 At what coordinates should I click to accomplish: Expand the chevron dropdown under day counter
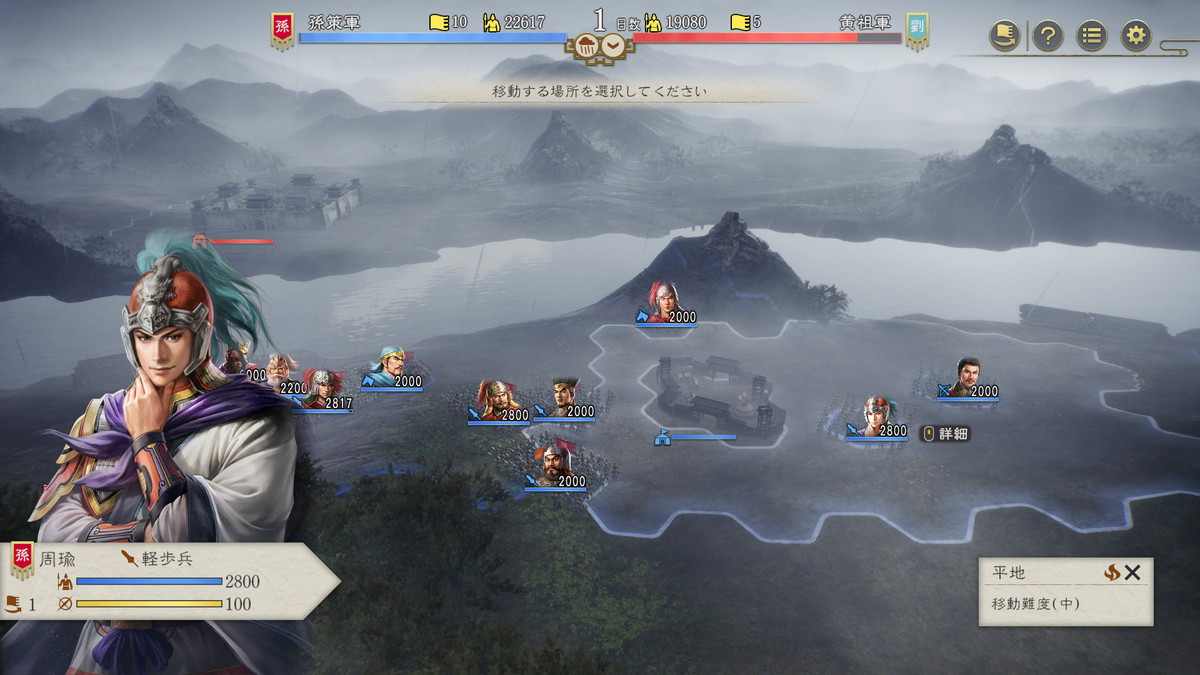612,46
